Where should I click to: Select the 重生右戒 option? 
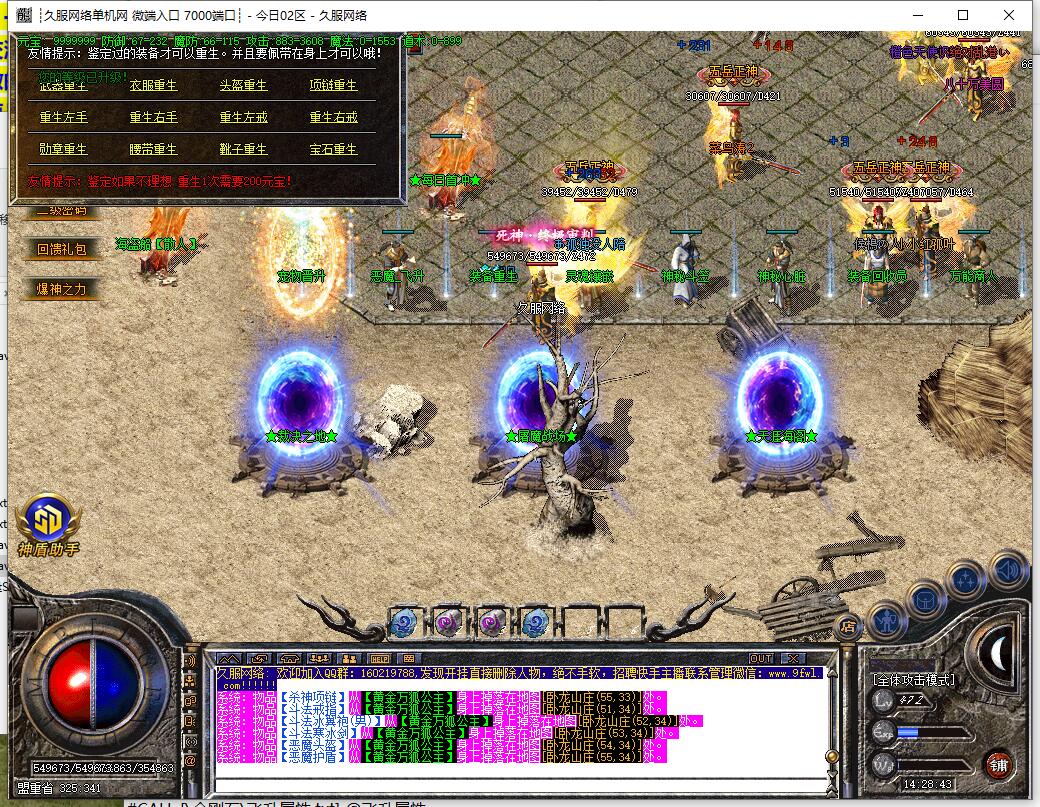click(333, 117)
